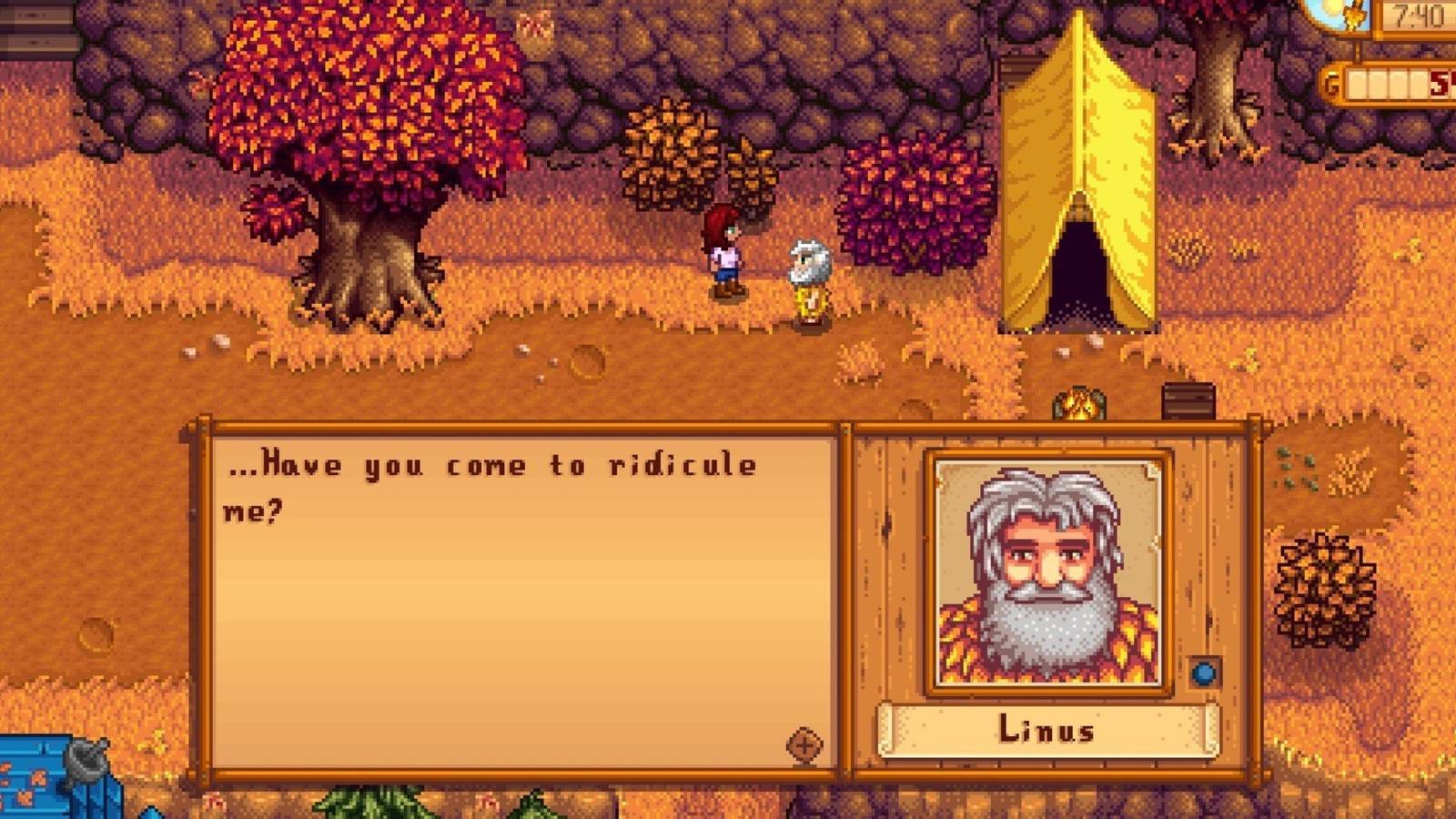This screenshot has height=819, width=1456.
Task: Click the G gold symbol in the HUD
Action: click(1332, 82)
